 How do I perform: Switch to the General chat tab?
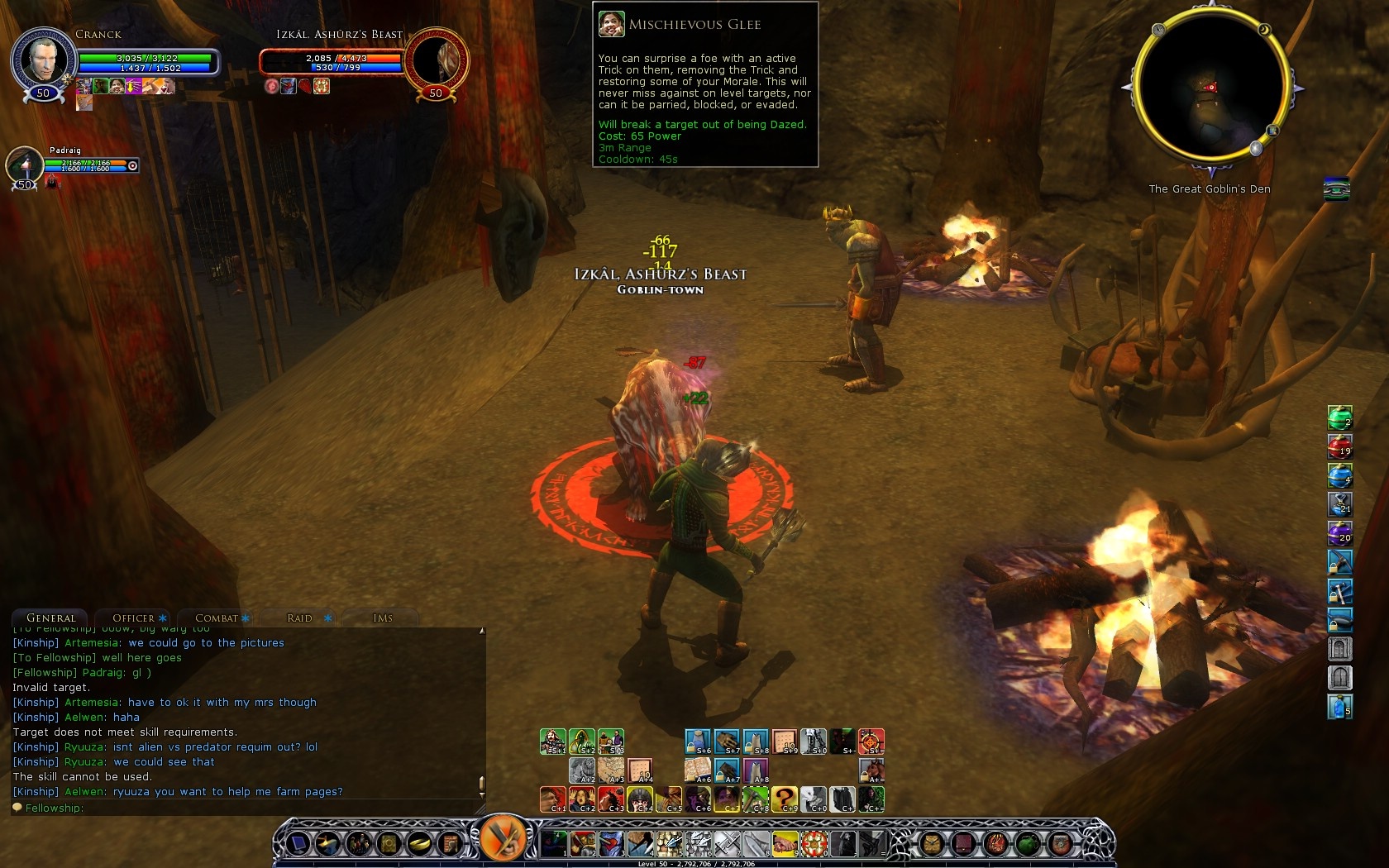pos(50,618)
